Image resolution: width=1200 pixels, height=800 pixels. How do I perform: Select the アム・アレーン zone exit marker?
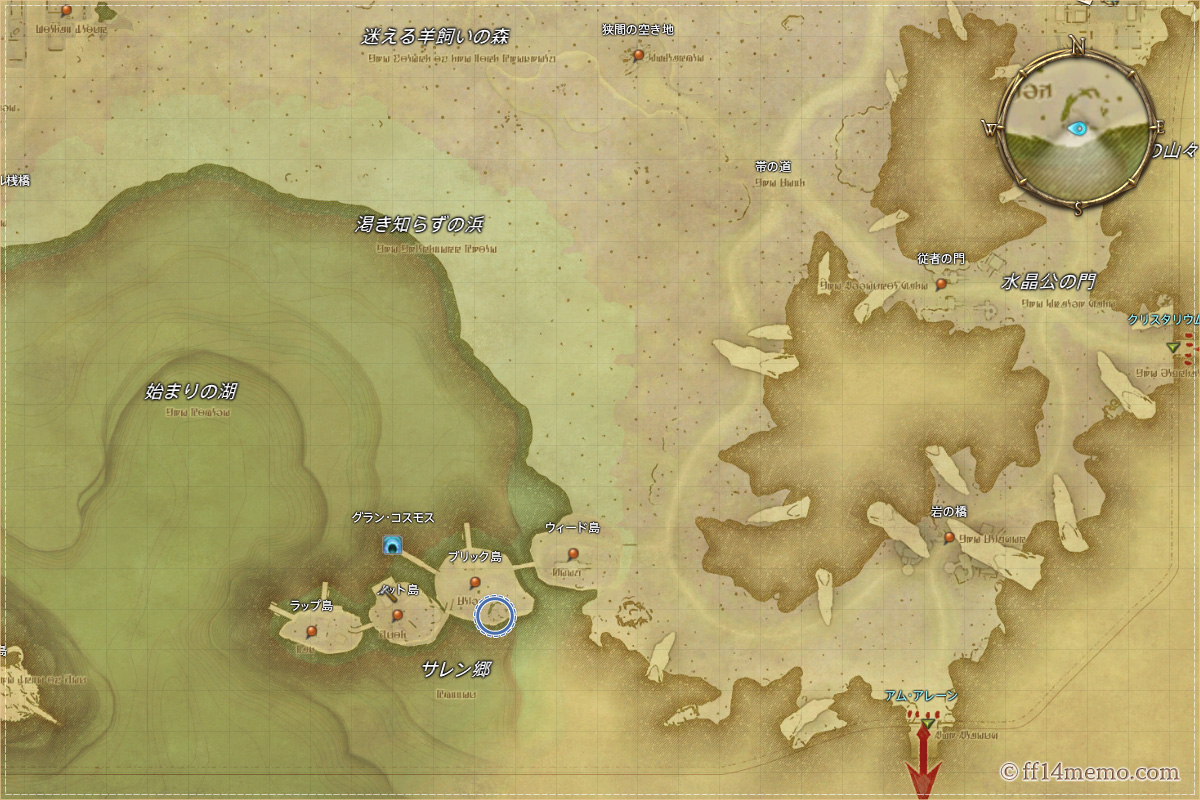928,722
